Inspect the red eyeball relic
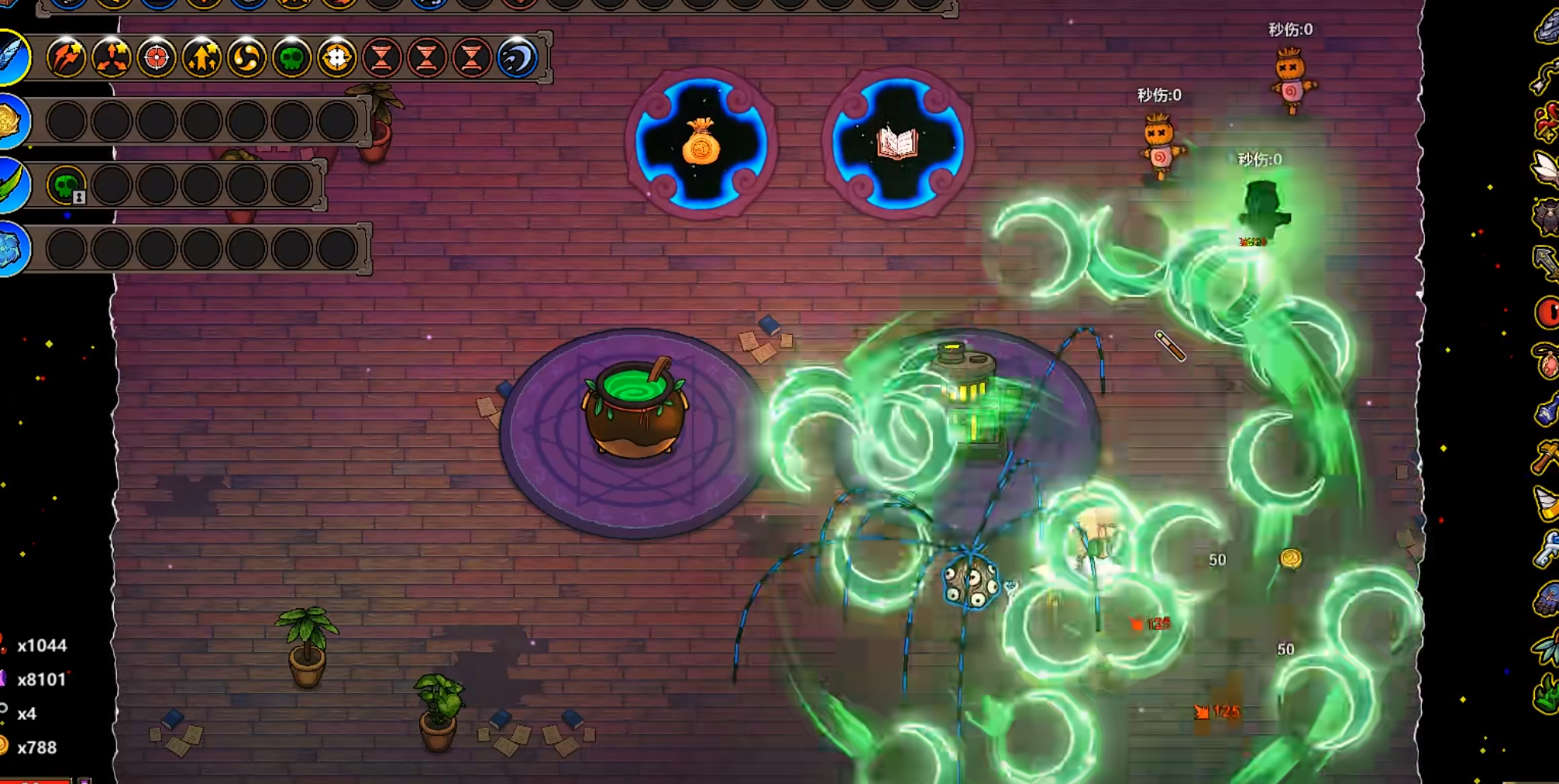 click(x=1547, y=313)
